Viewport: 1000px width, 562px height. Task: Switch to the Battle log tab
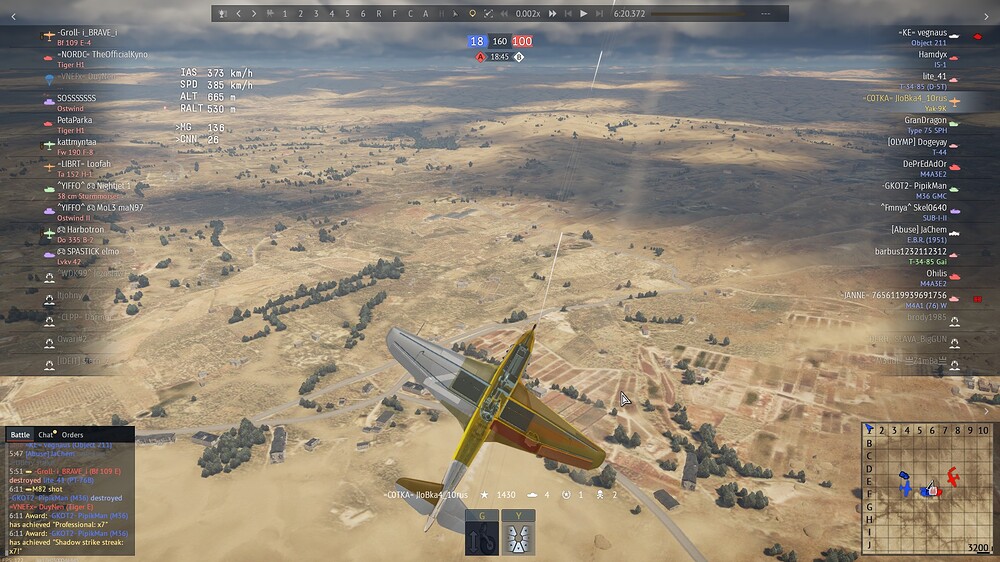click(x=20, y=435)
